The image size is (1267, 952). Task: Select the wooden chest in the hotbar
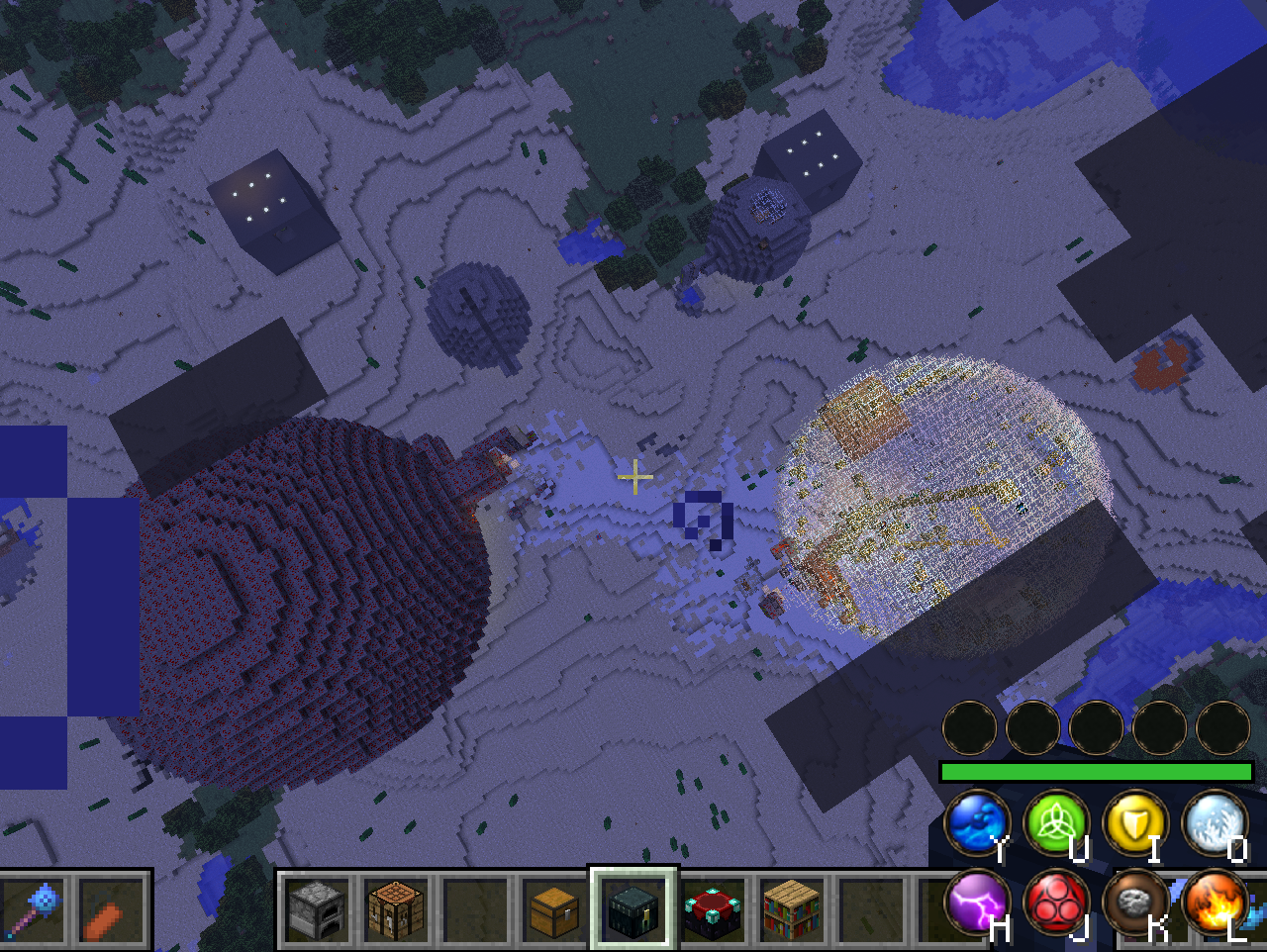553,911
